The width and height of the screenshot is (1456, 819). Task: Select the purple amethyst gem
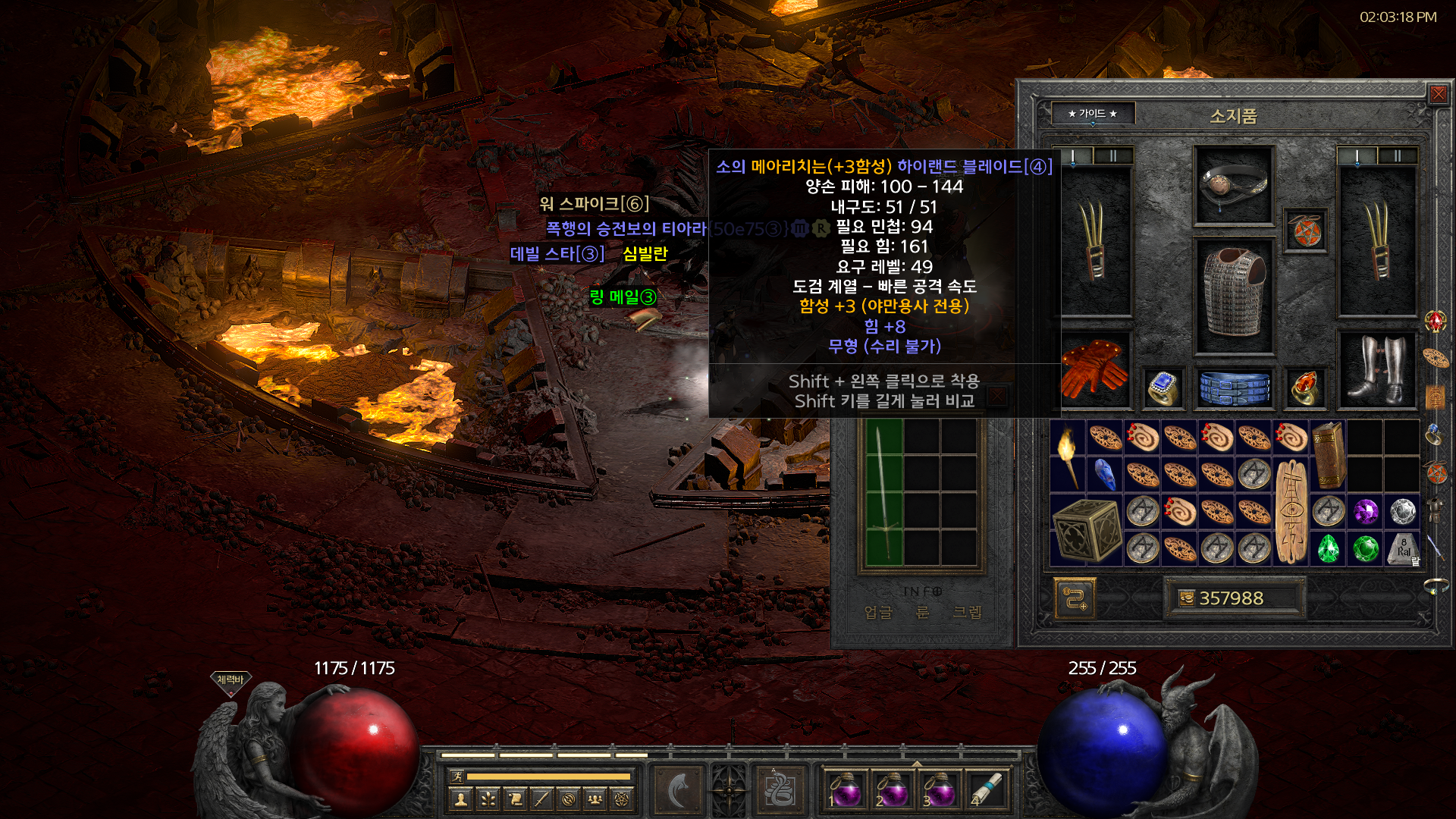(1366, 512)
